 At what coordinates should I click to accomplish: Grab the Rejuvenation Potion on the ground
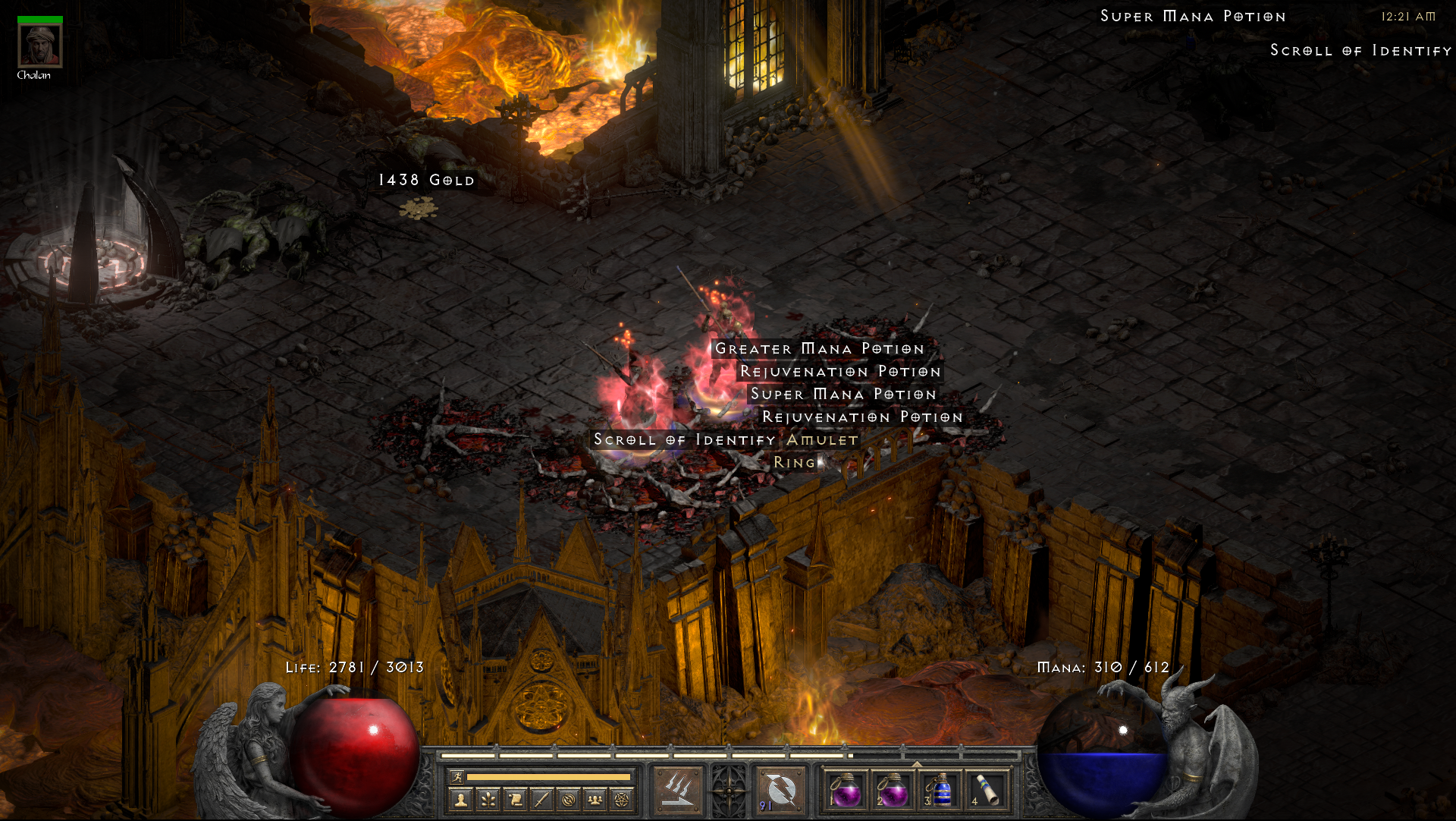841,371
